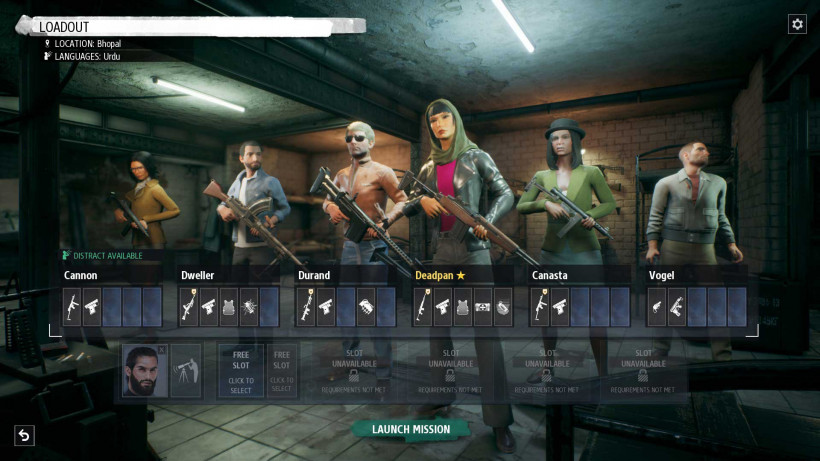This screenshot has height=461, width=820.
Task: Go back with the return arrow button
Action: coord(24,435)
